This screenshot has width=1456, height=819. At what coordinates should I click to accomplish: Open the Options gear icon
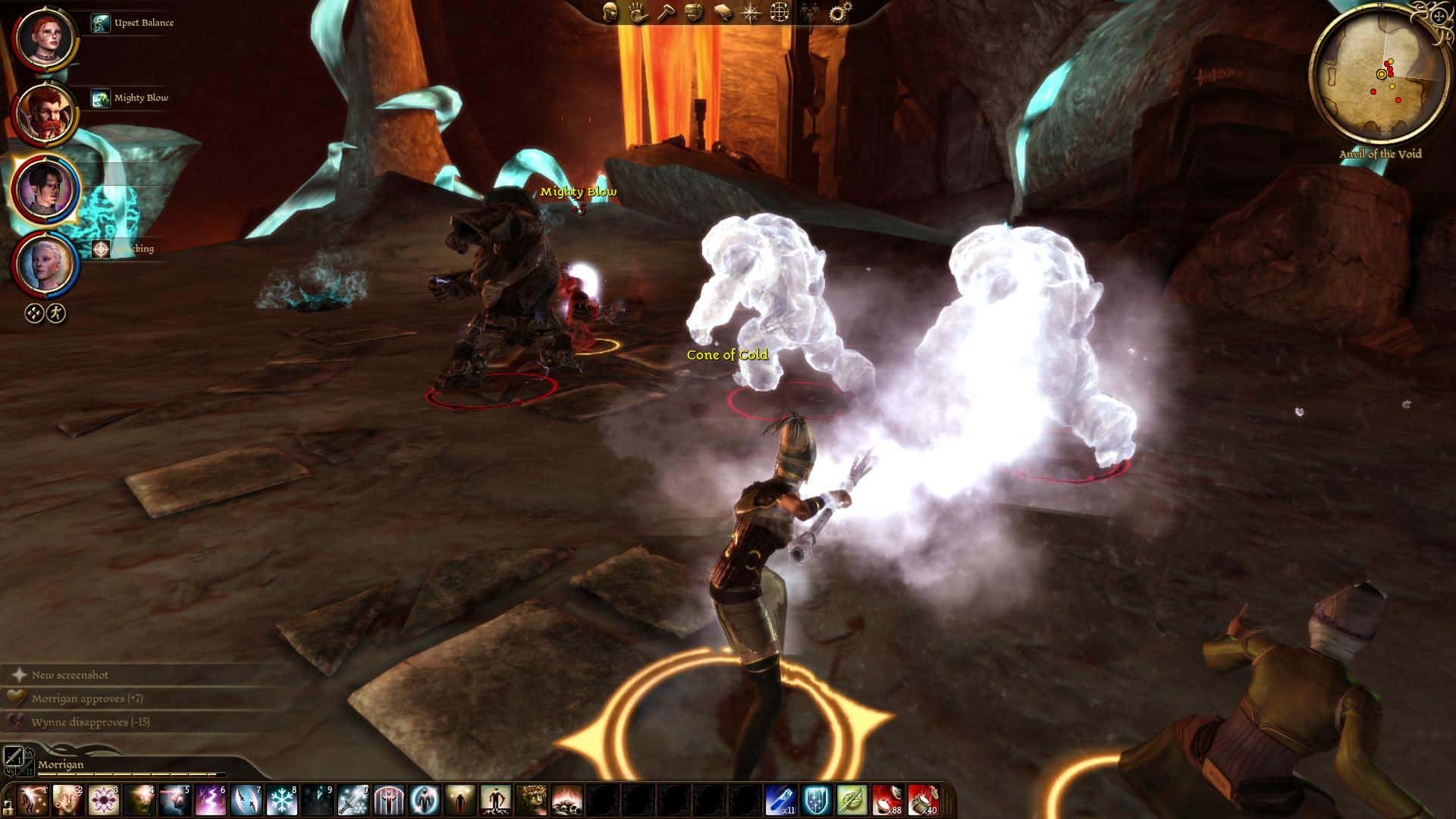[x=837, y=11]
